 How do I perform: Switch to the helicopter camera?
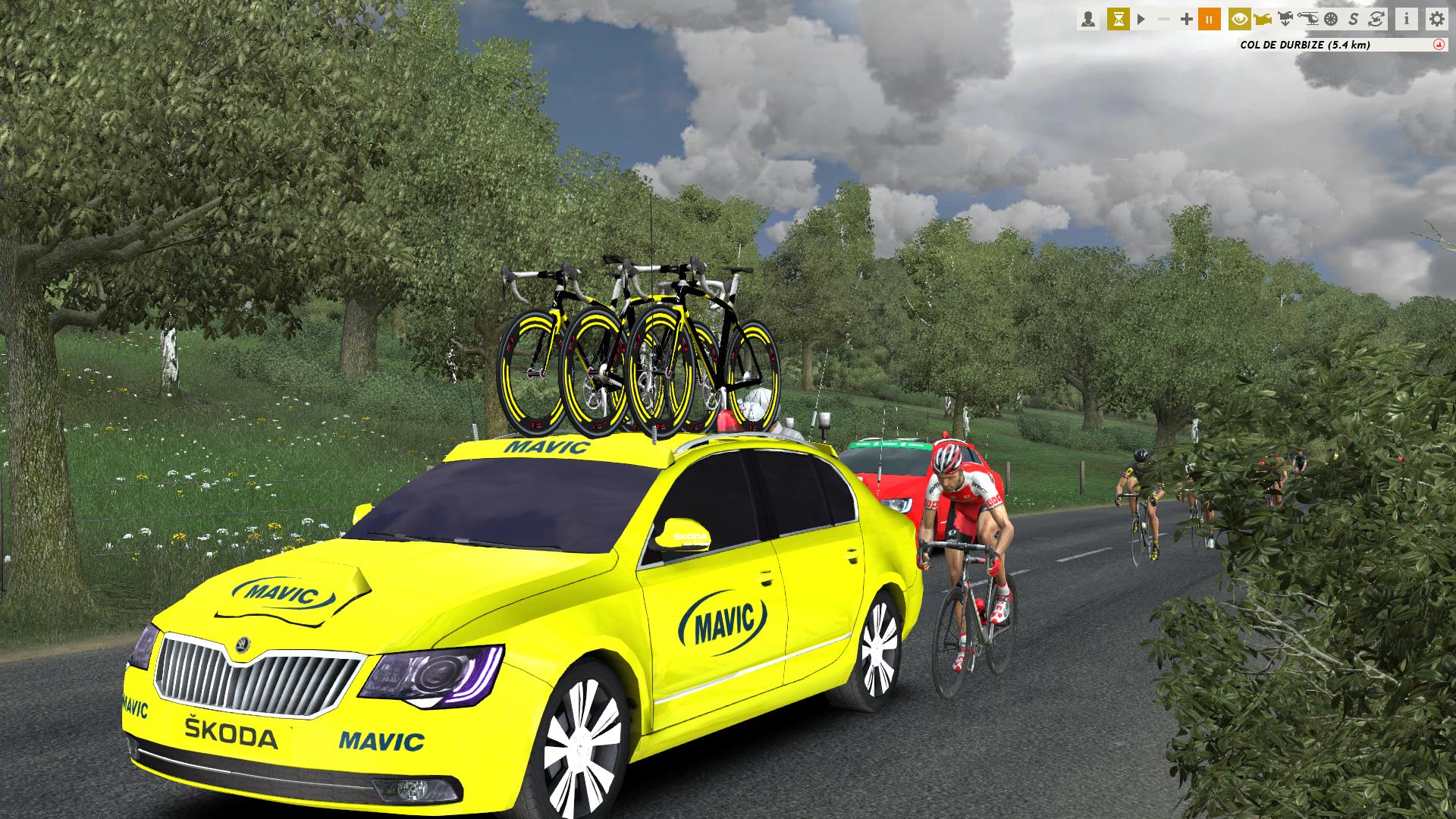coord(1308,19)
